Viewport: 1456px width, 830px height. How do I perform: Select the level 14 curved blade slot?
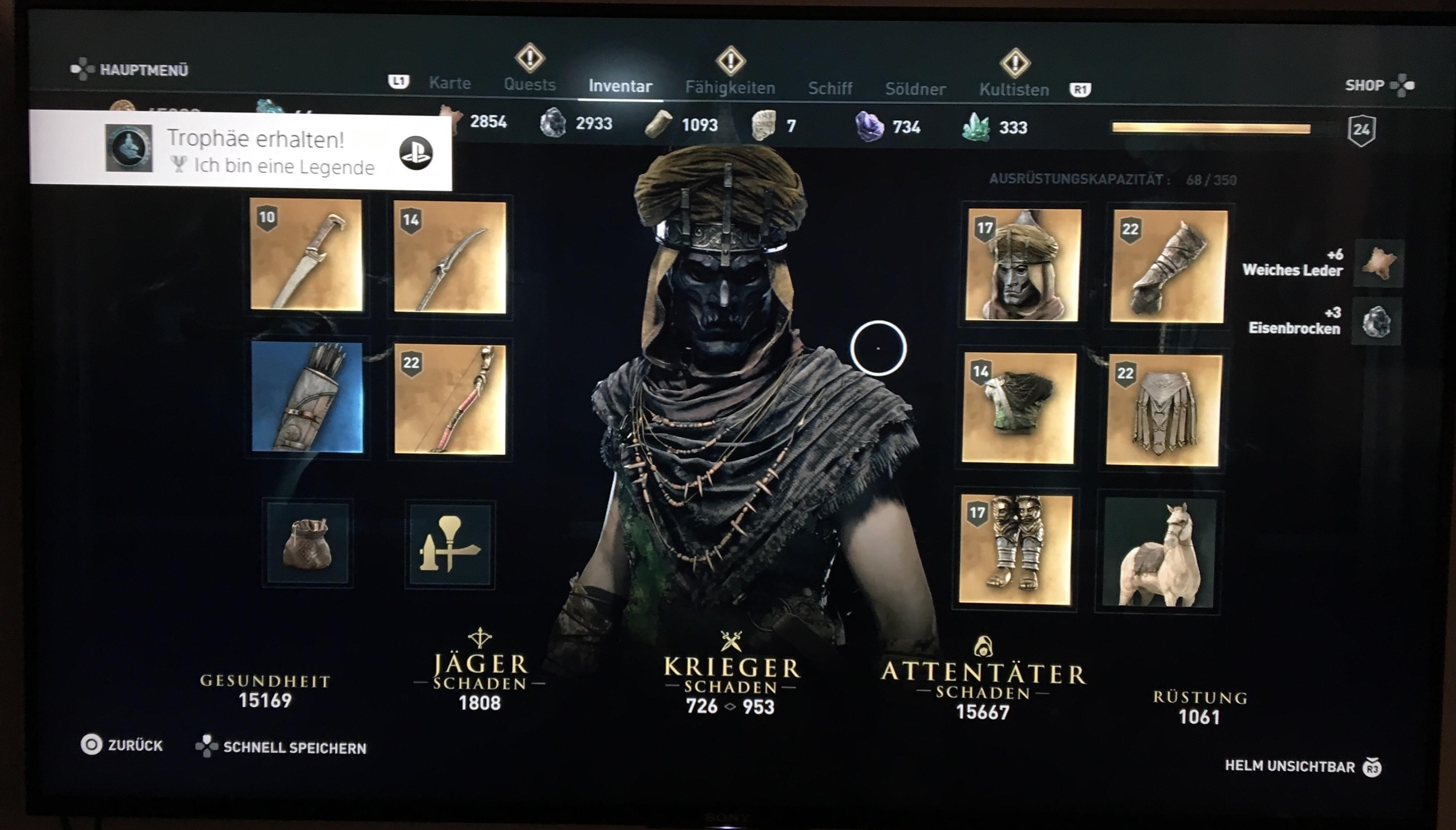450,257
